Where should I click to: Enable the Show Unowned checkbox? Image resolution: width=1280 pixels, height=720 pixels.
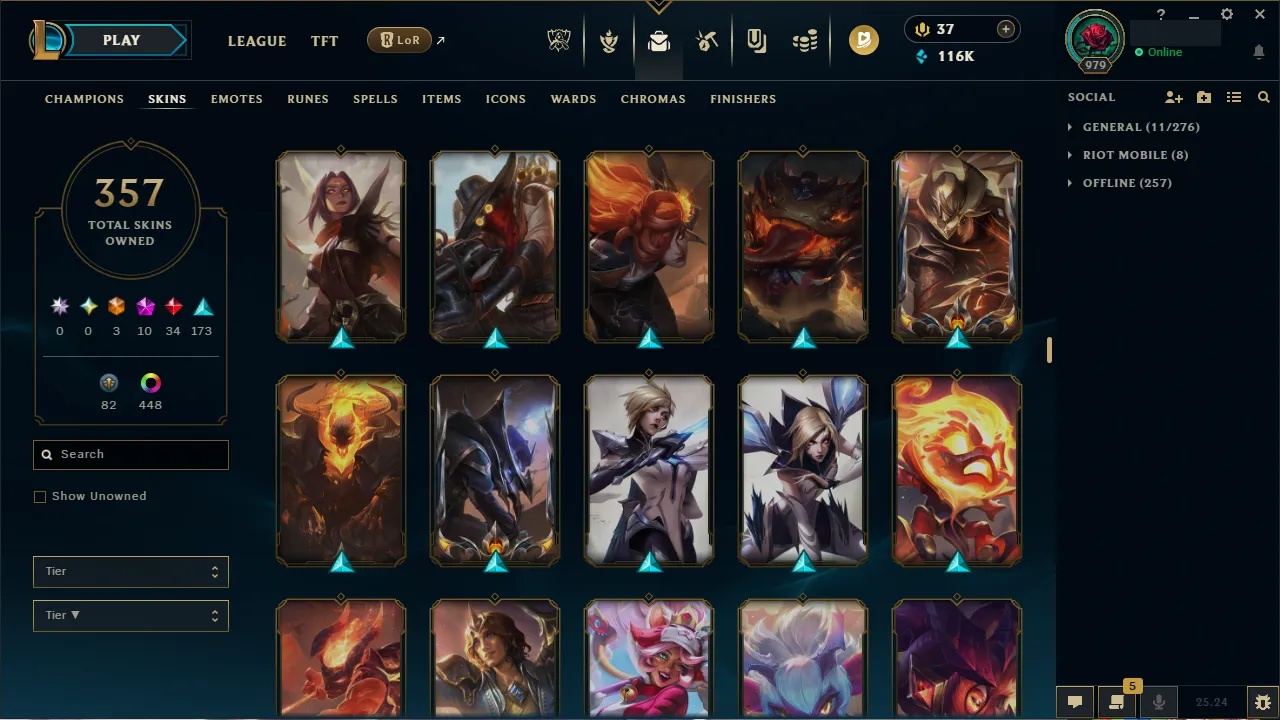[40, 496]
